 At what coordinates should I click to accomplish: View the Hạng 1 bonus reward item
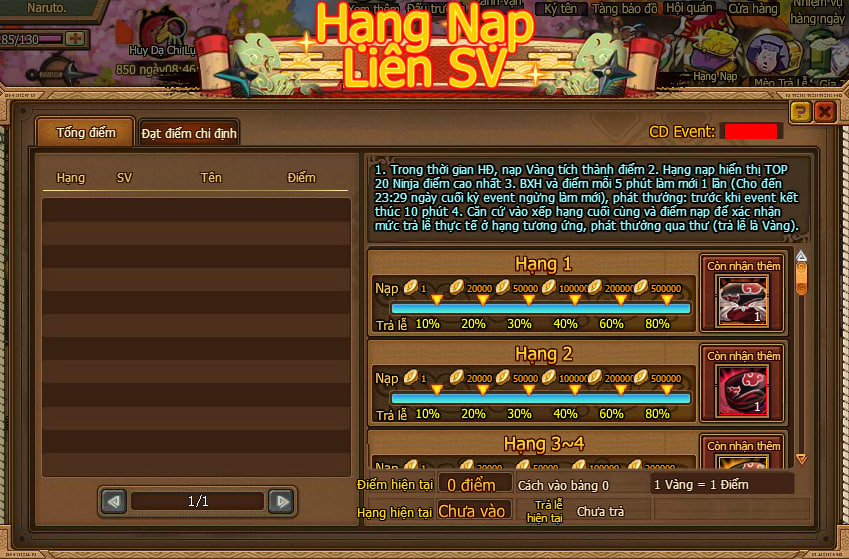pyautogui.click(x=742, y=302)
